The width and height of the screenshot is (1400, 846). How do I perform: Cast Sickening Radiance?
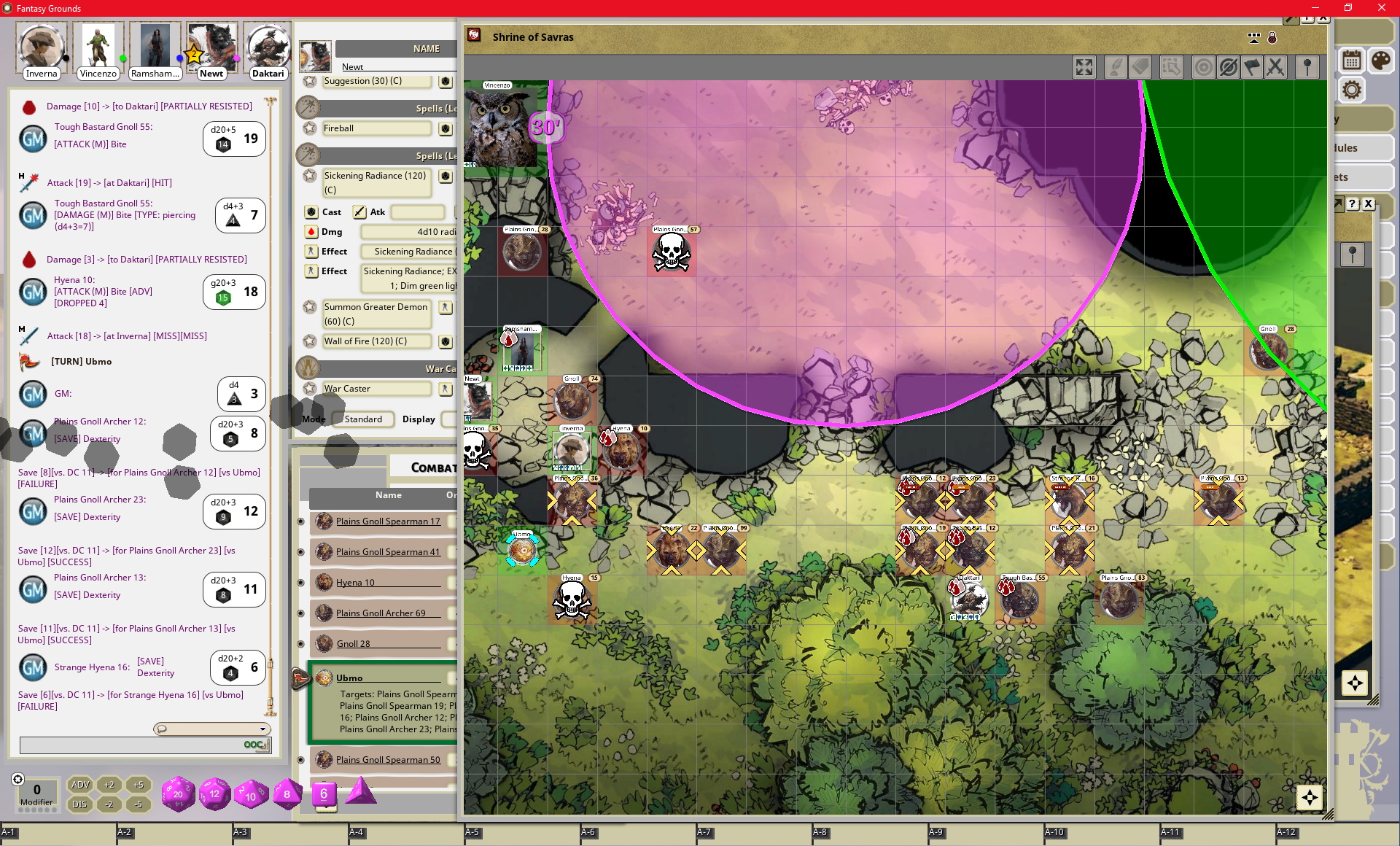311,212
